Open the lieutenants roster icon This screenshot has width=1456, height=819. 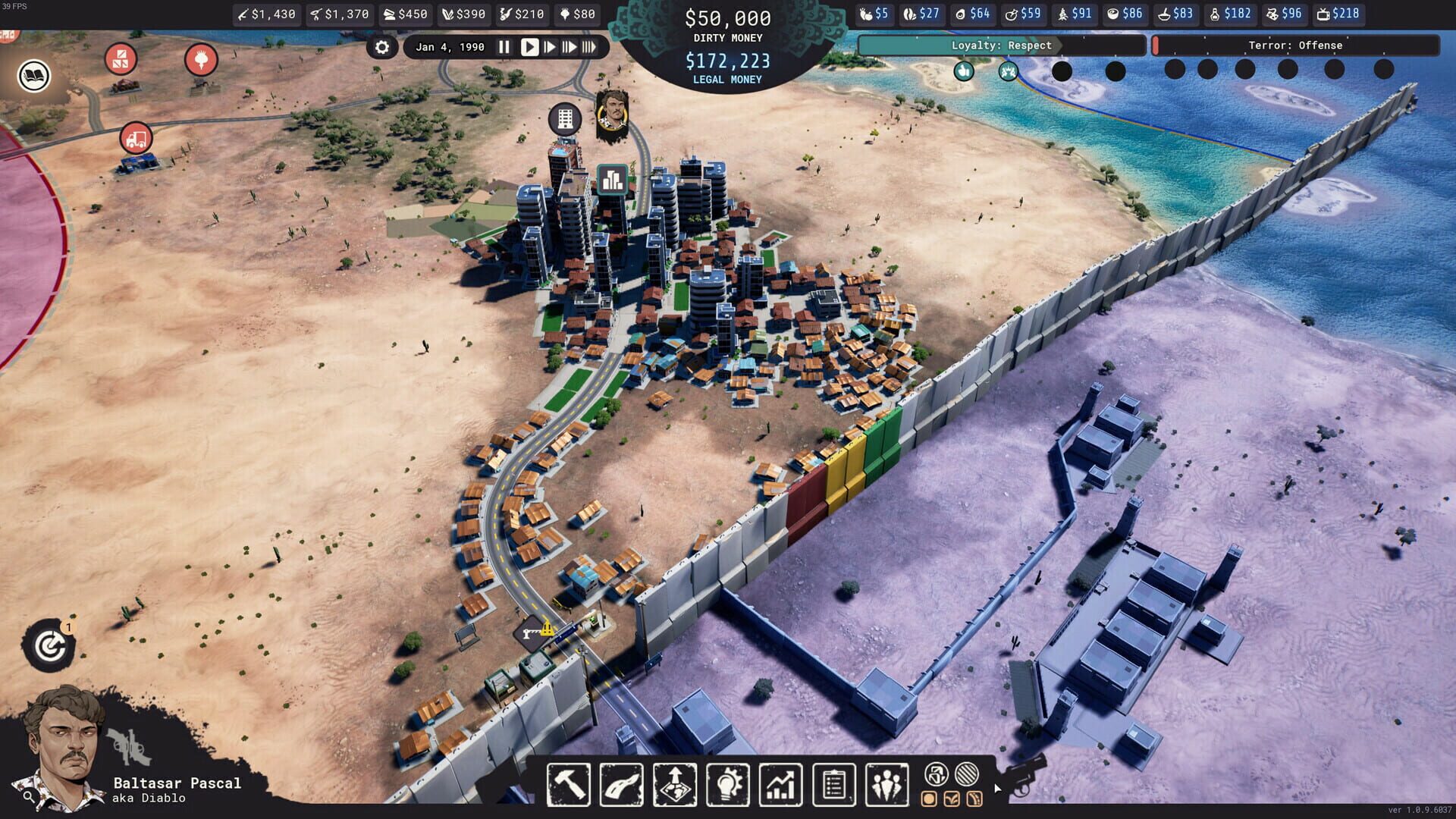point(887,785)
